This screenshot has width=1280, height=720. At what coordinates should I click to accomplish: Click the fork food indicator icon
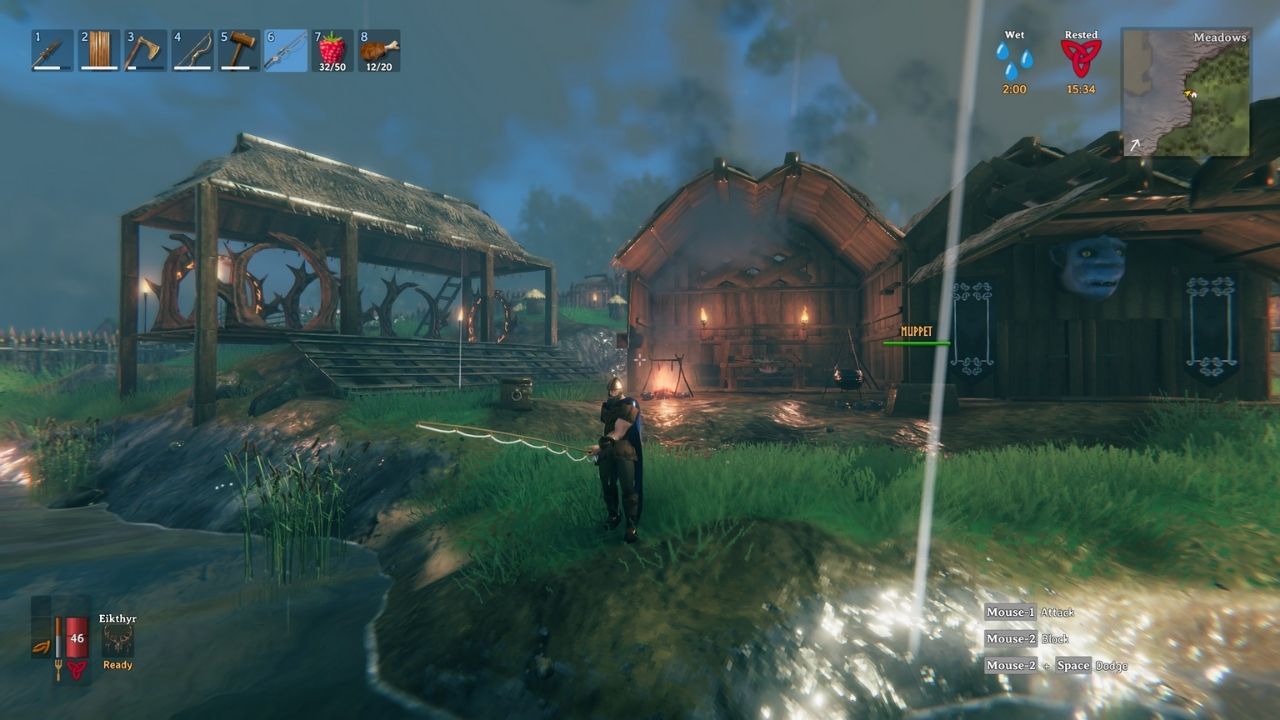(x=58, y=669)
